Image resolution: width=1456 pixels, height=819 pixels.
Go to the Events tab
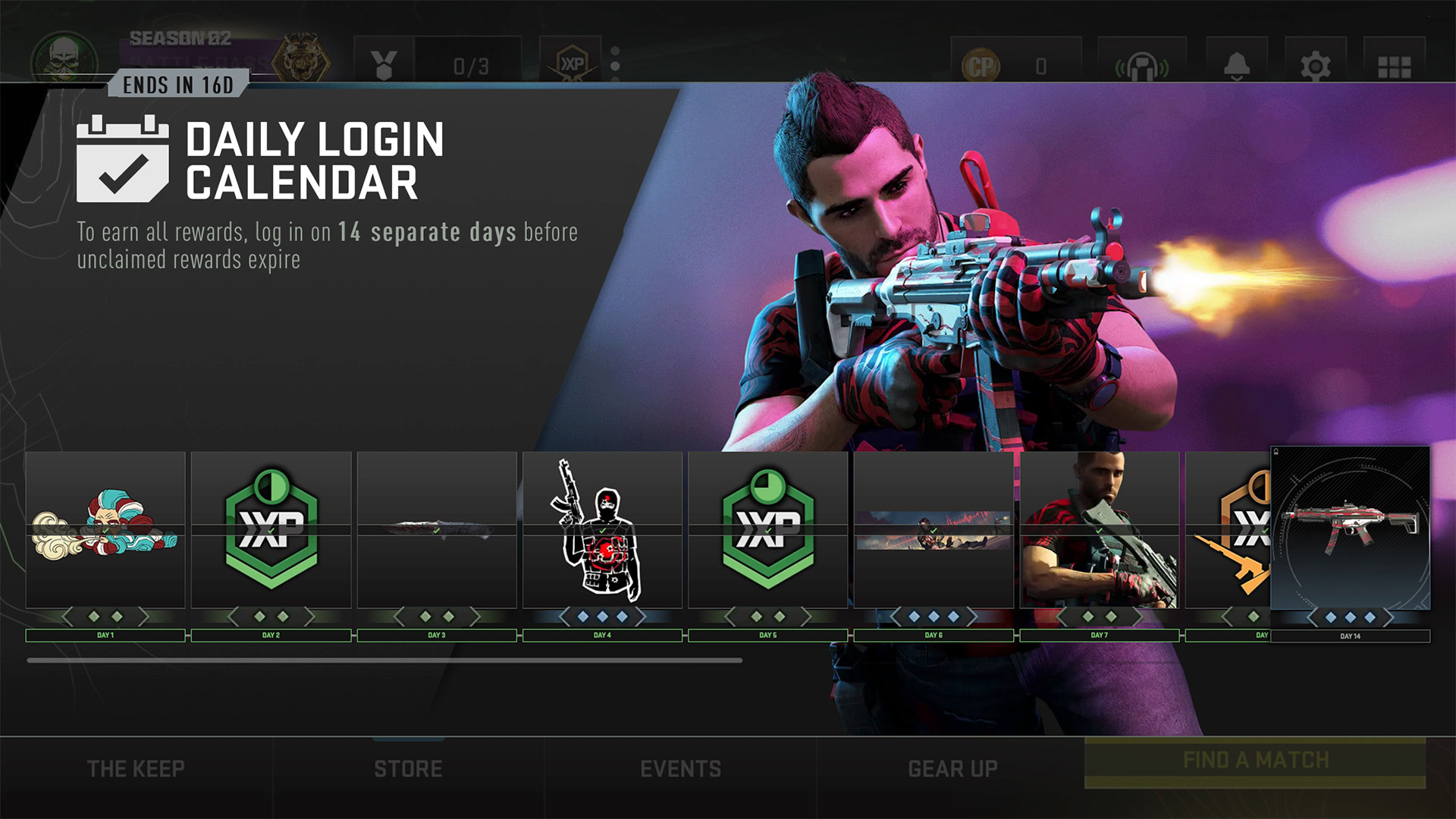tap(680, 769)
